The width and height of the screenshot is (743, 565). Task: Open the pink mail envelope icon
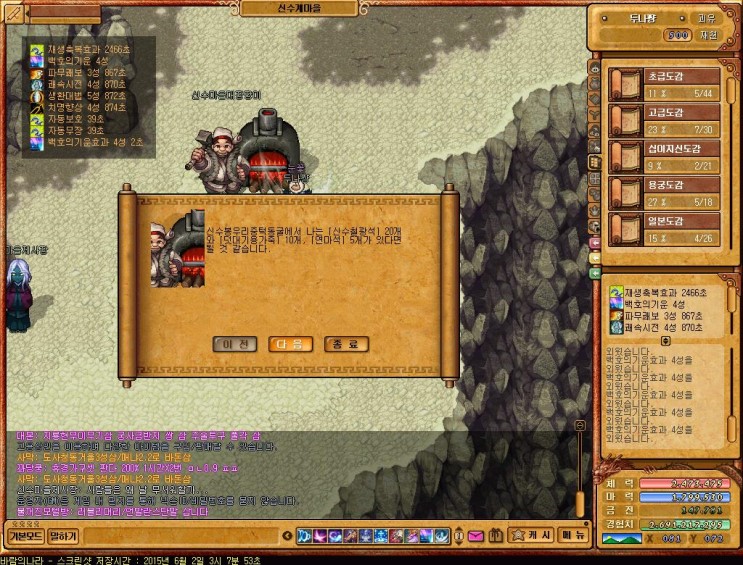(x=475, y=536)
